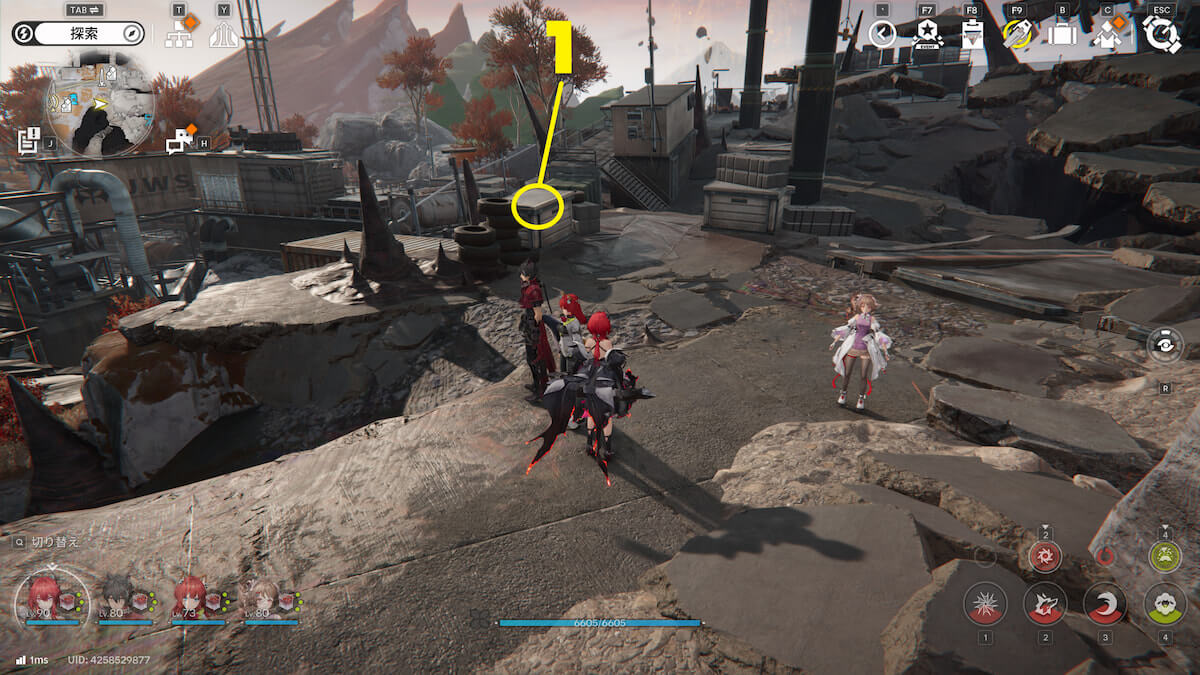Open the mission log with exclamation mark
The image size is (1200, 675).
tap(28, 141)
